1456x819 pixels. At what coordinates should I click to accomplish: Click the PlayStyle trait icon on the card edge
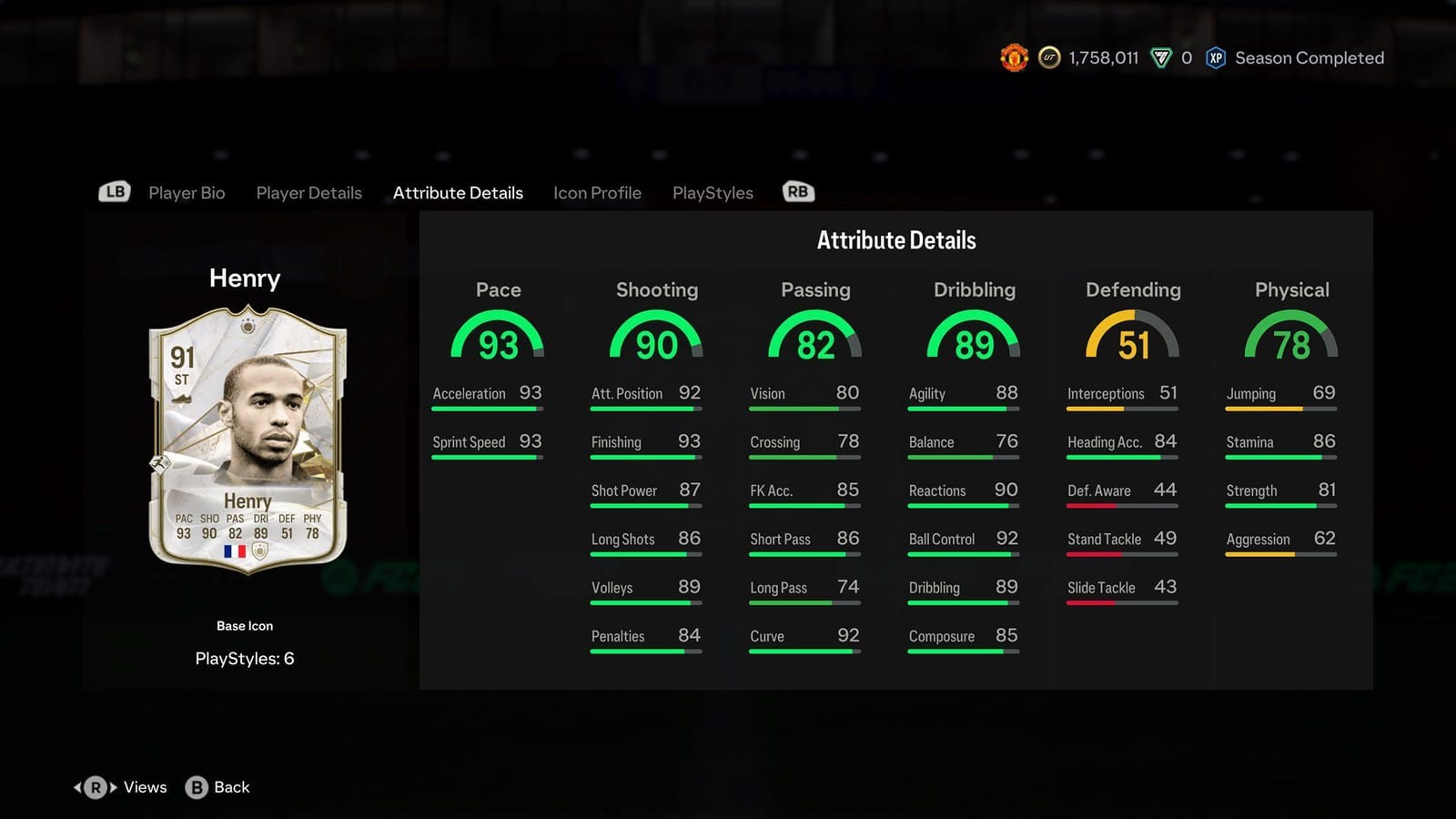(161, 462)
